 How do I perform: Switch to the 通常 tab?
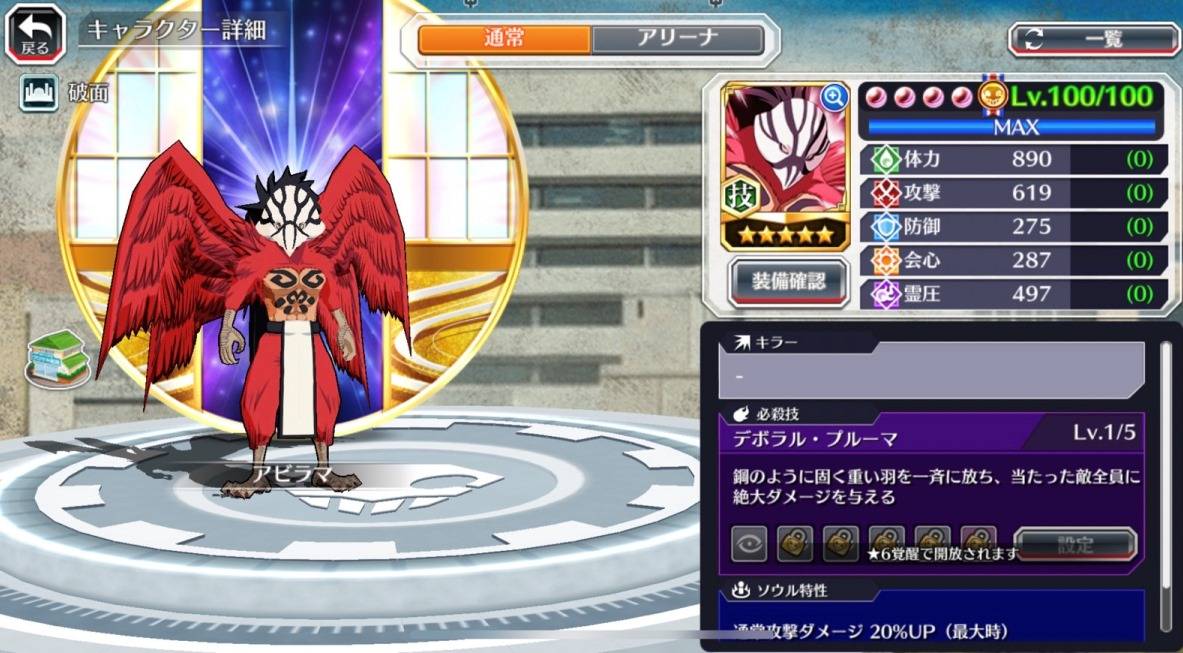505,40
